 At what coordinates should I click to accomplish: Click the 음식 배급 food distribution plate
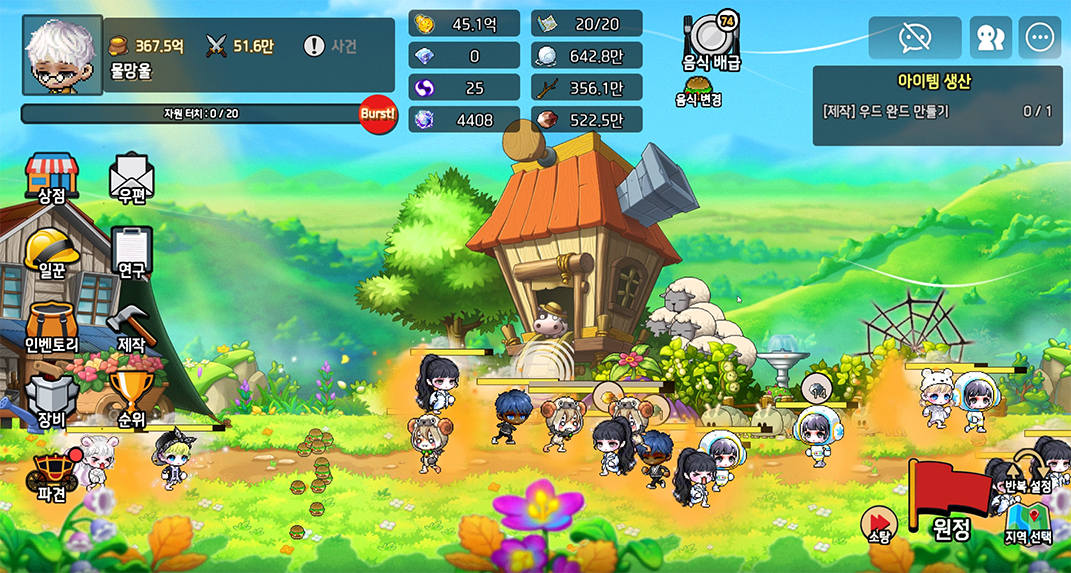tap(712, 42)
